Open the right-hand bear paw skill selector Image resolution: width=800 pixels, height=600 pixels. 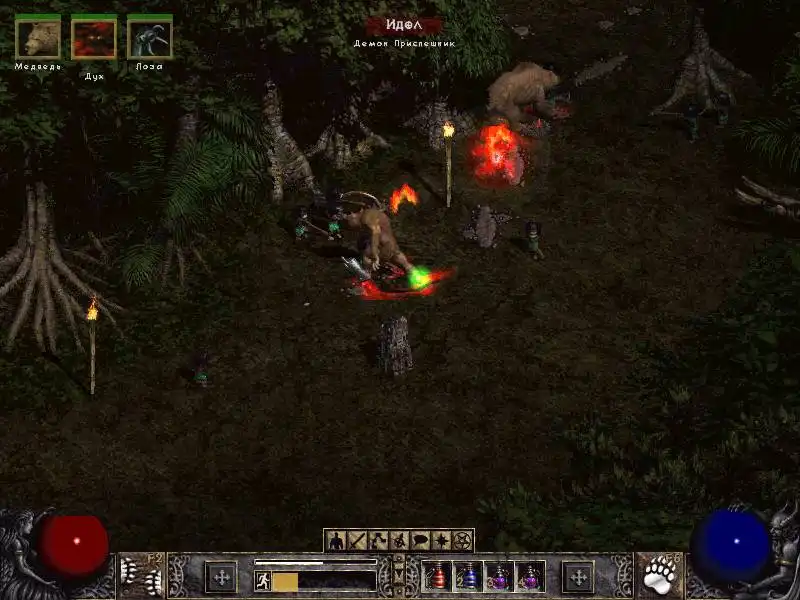[x=659, y=575]
